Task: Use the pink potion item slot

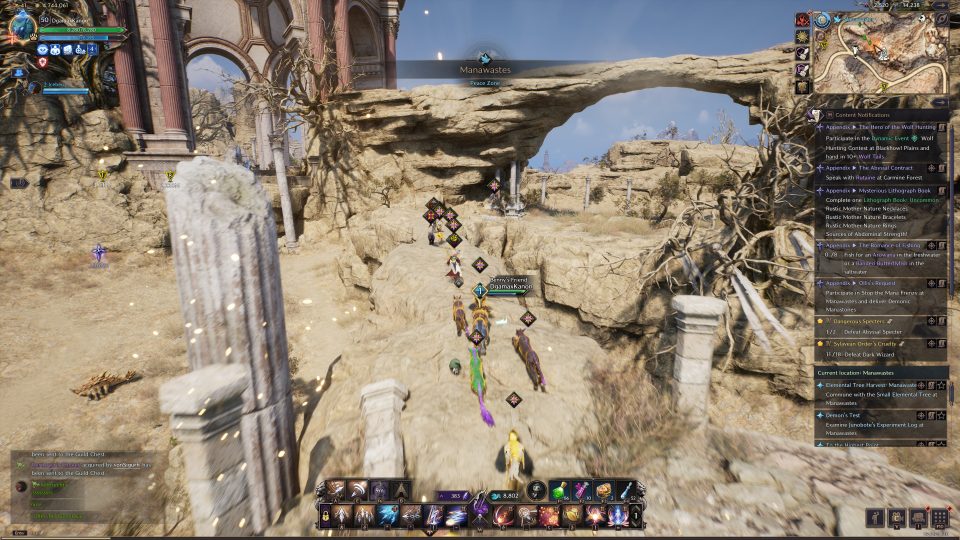Action: [x=581, y=490]
